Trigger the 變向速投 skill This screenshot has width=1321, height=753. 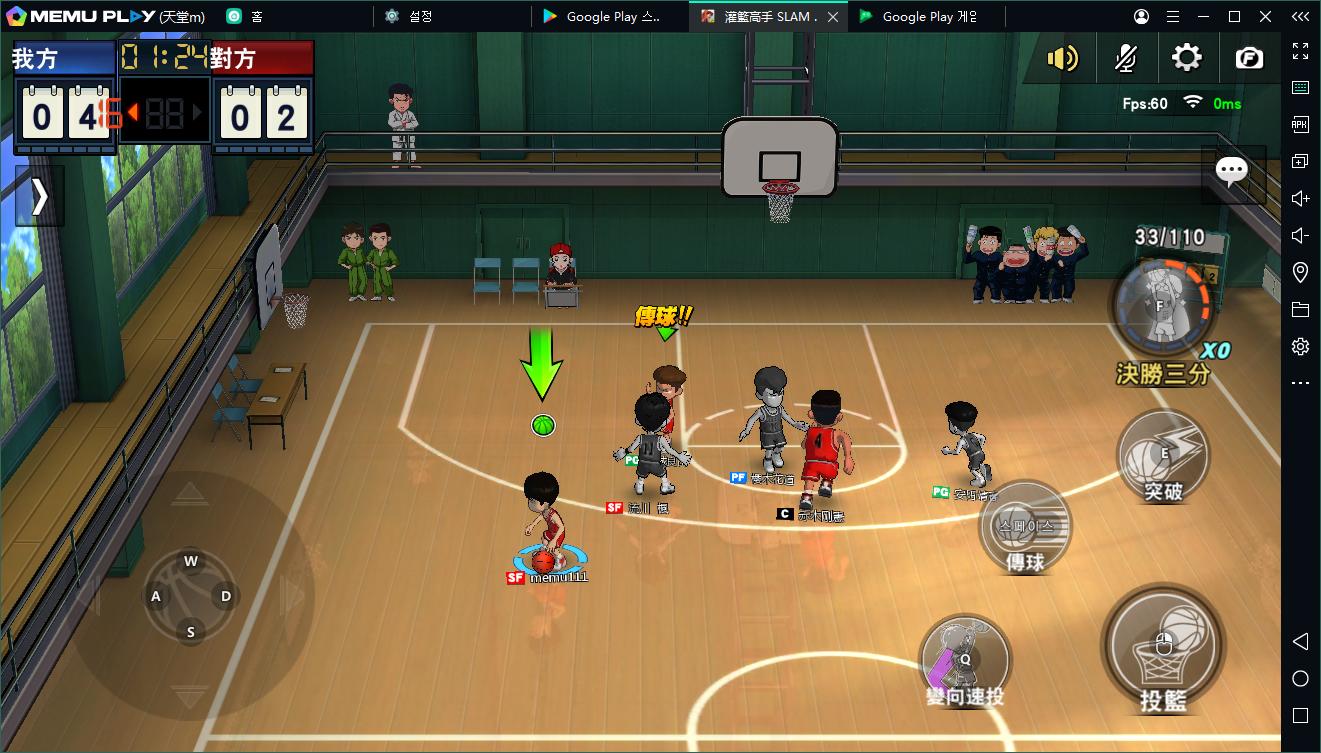click(x=965, y=660)
